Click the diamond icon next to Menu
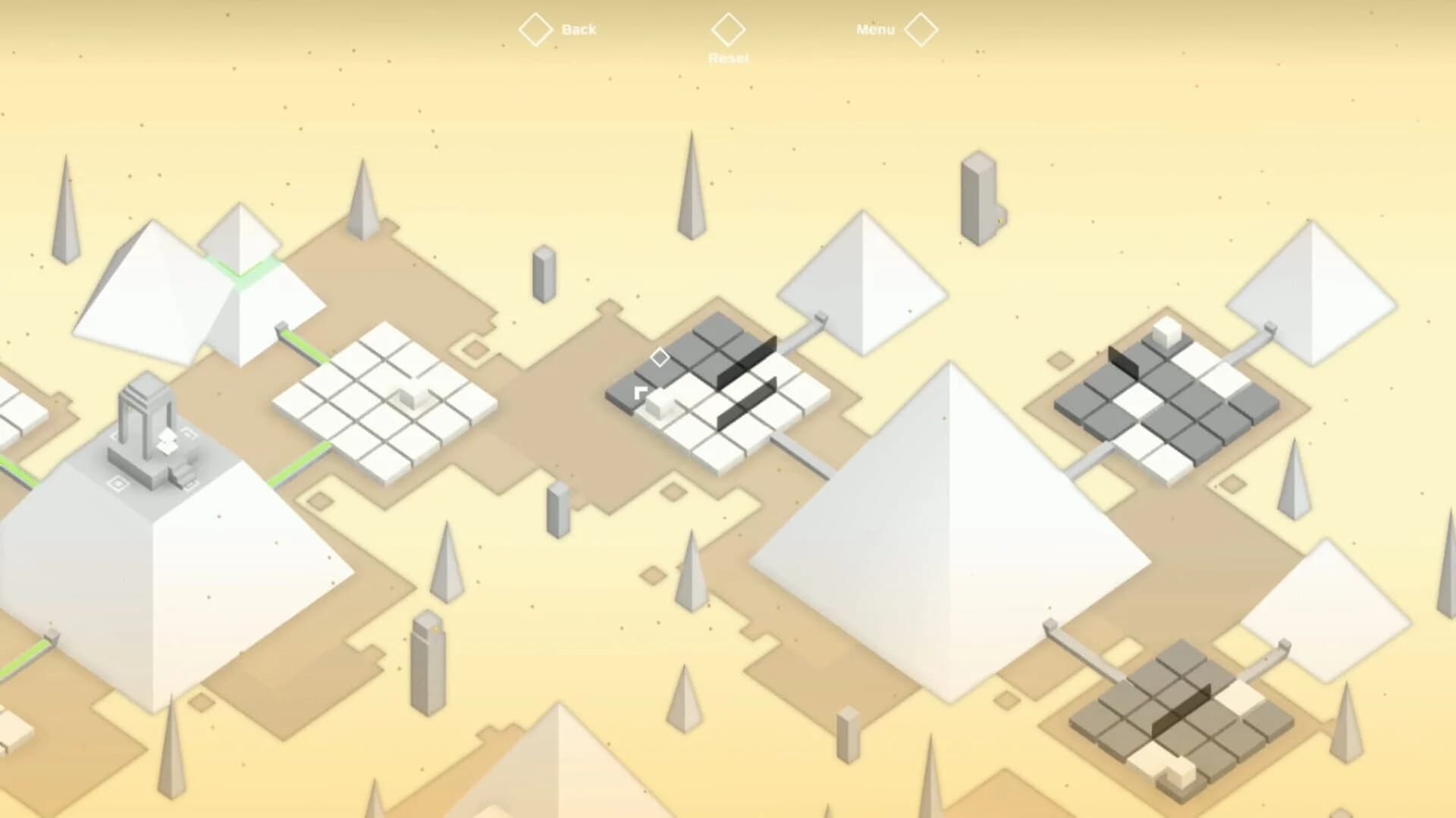 pos(922,30)
